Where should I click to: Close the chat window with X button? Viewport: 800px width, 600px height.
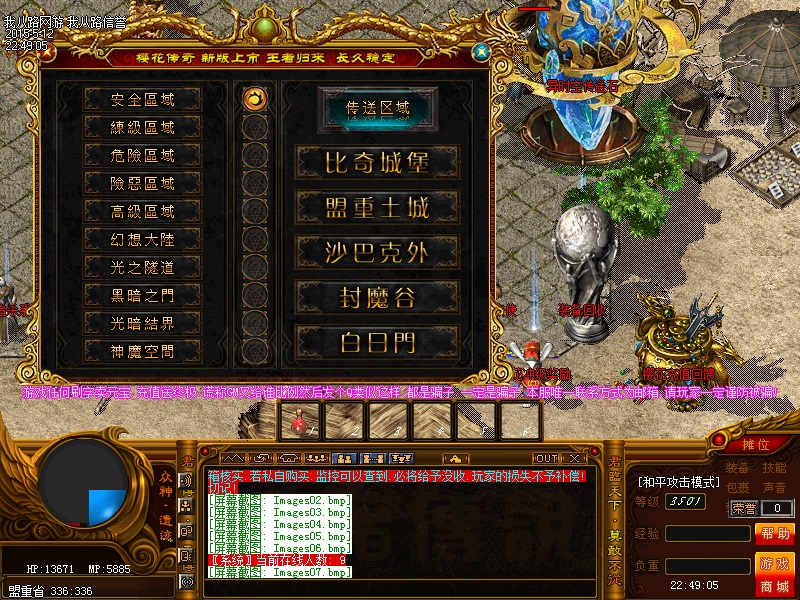[x=574, y=459]
